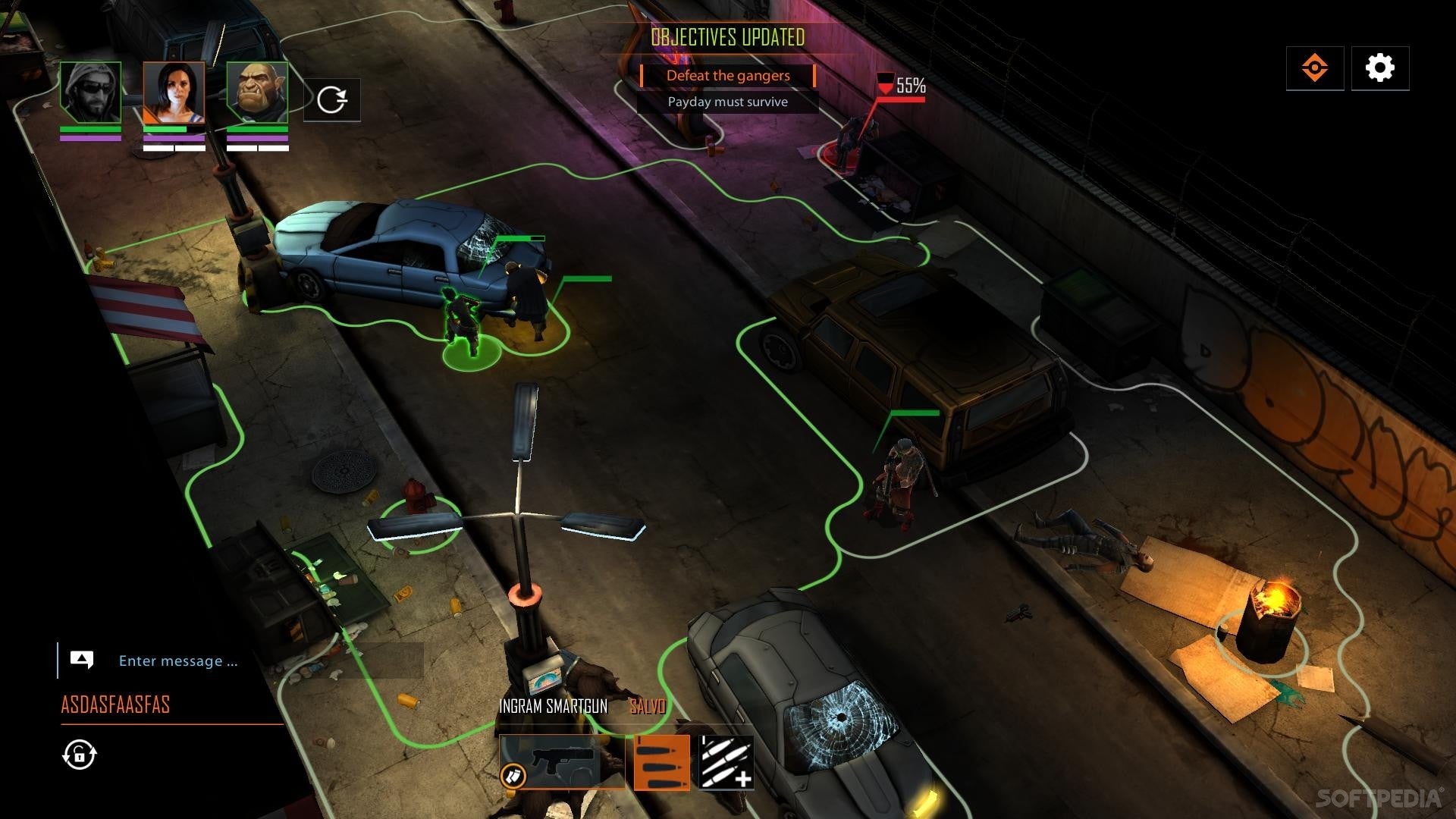This screenshot has width=1456, height=819.
Task: Open the gear settings menu
Action: pos(1379,68)
